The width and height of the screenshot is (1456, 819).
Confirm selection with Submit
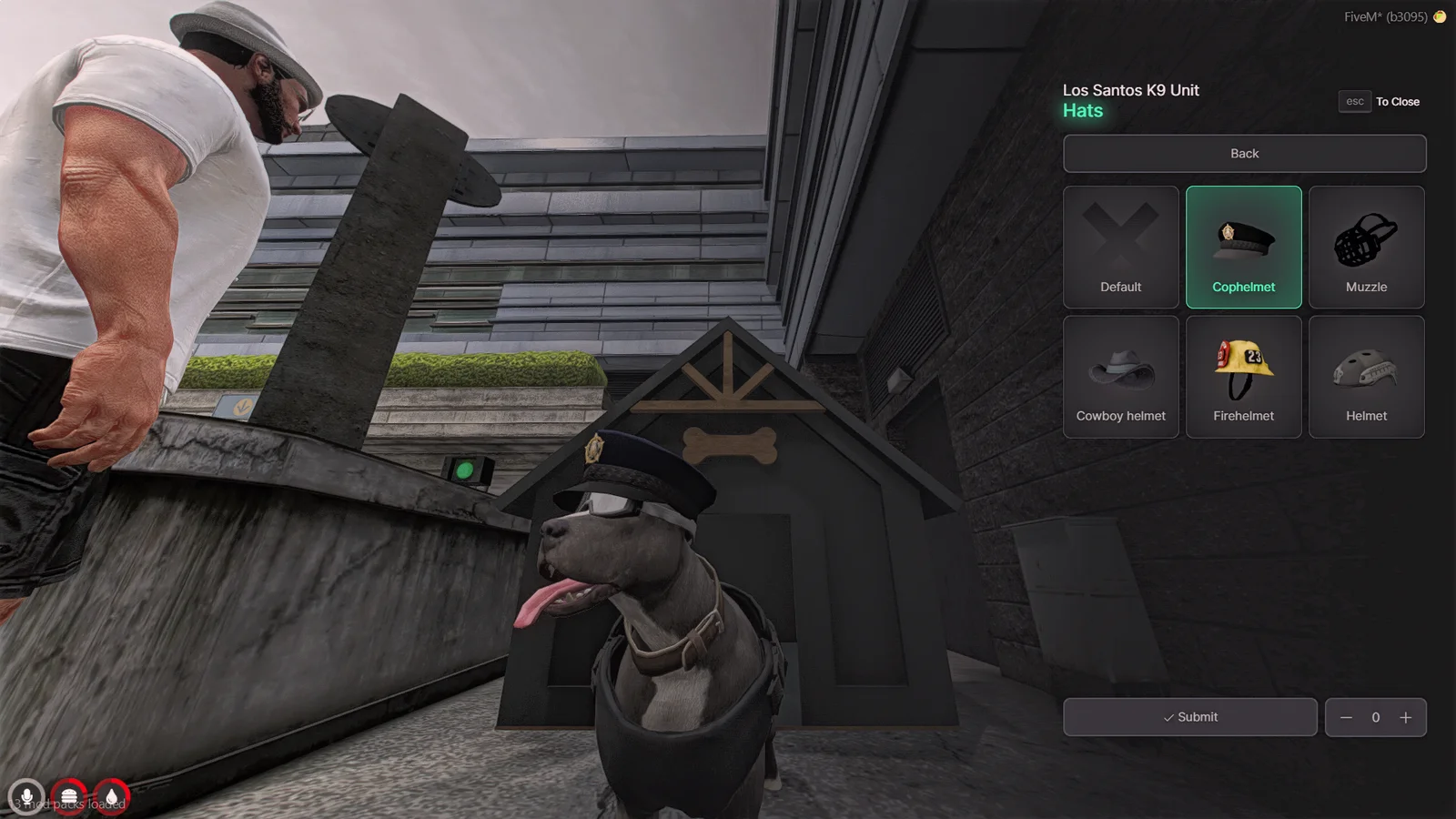(x=1189, y=717)
